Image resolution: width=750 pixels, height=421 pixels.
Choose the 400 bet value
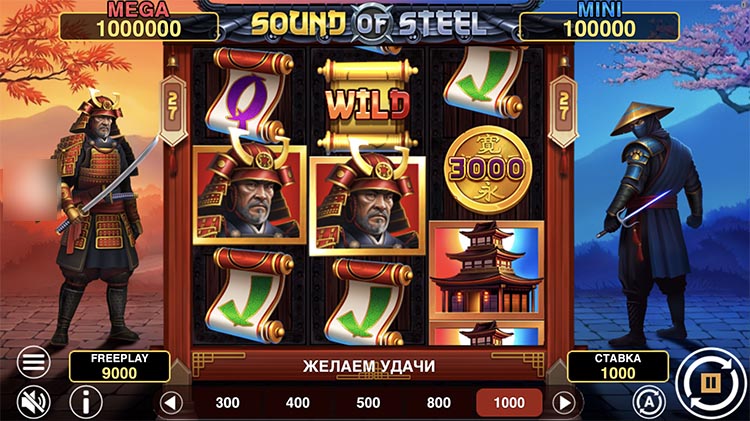point(298,403)
